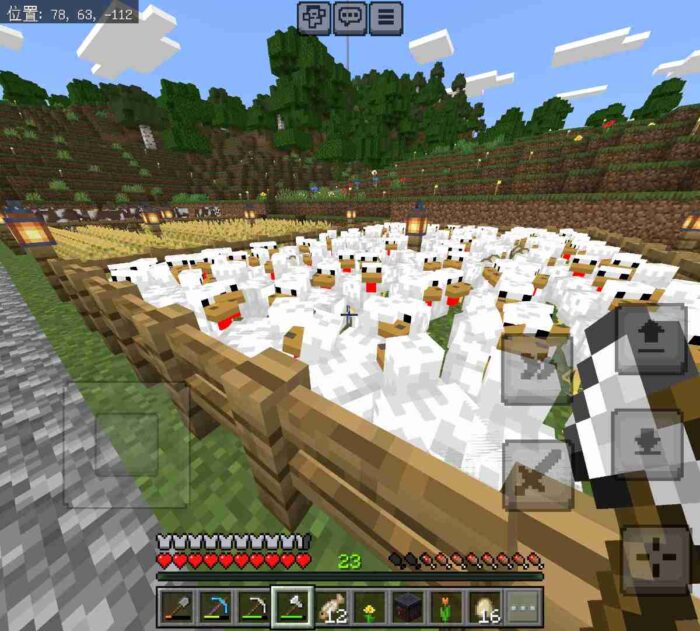The image size is (700, 631).
Task: Select the raw fish stack of 12
Action: point(331,607)
